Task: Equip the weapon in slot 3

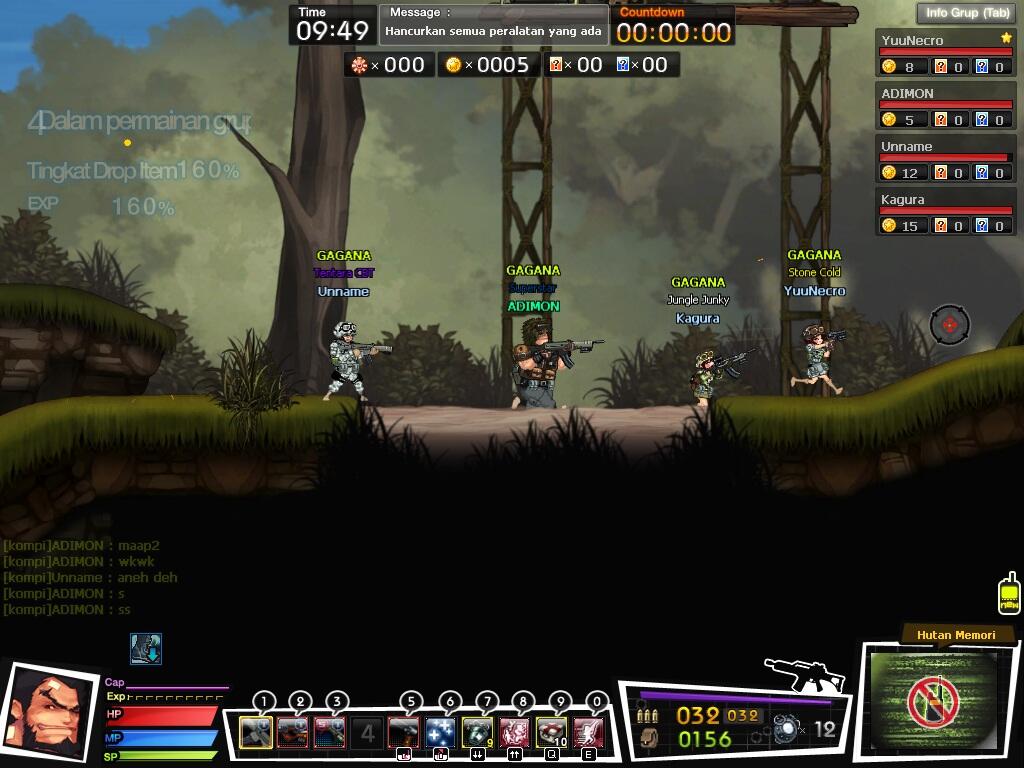Action: (330, 732)
